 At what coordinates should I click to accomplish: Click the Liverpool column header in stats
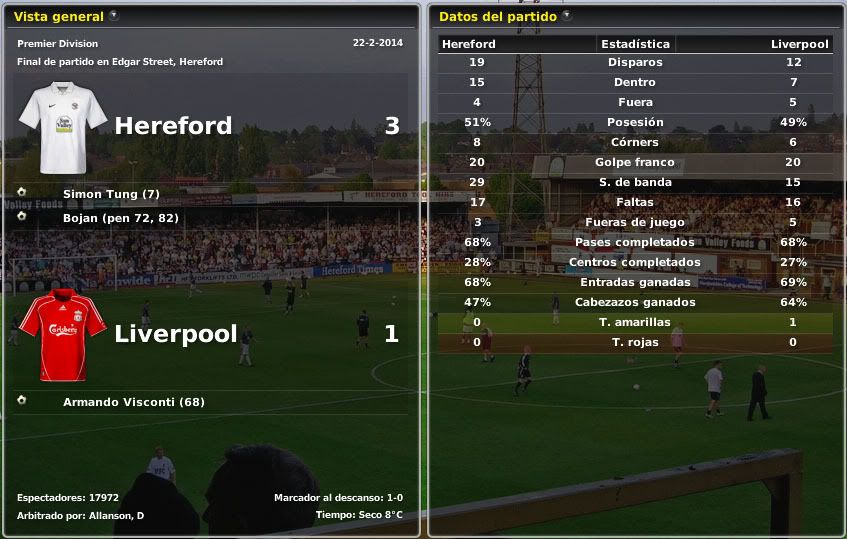800,44
